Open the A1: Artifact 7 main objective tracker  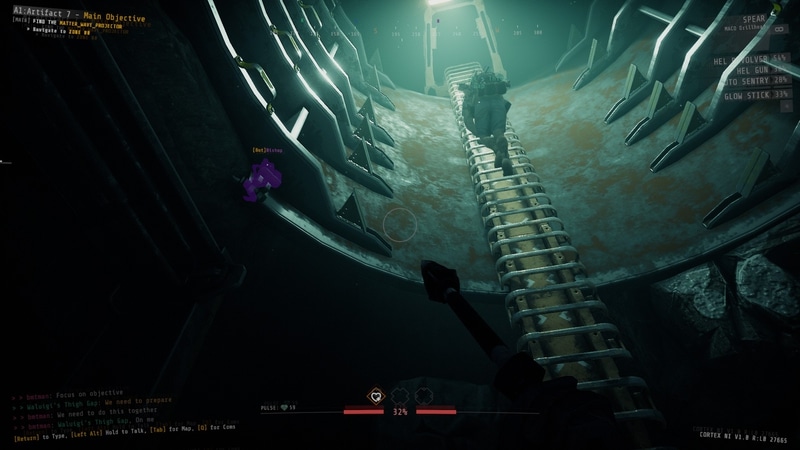[79, 18]
